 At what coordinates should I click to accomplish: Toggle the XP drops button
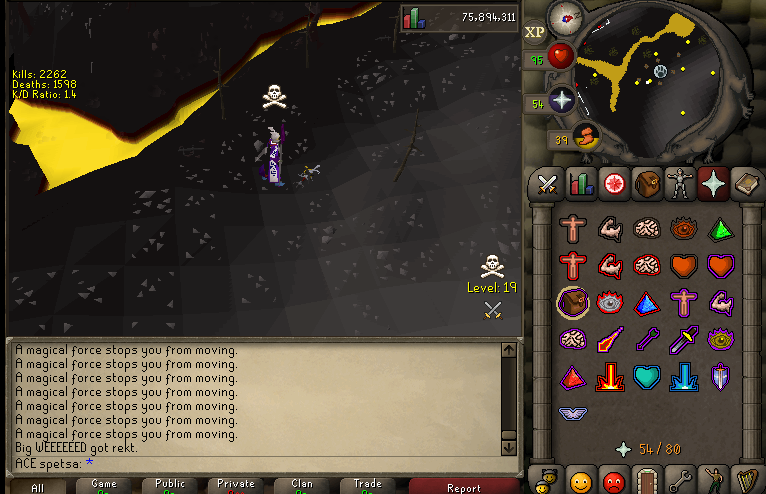[x=535, y=32]
